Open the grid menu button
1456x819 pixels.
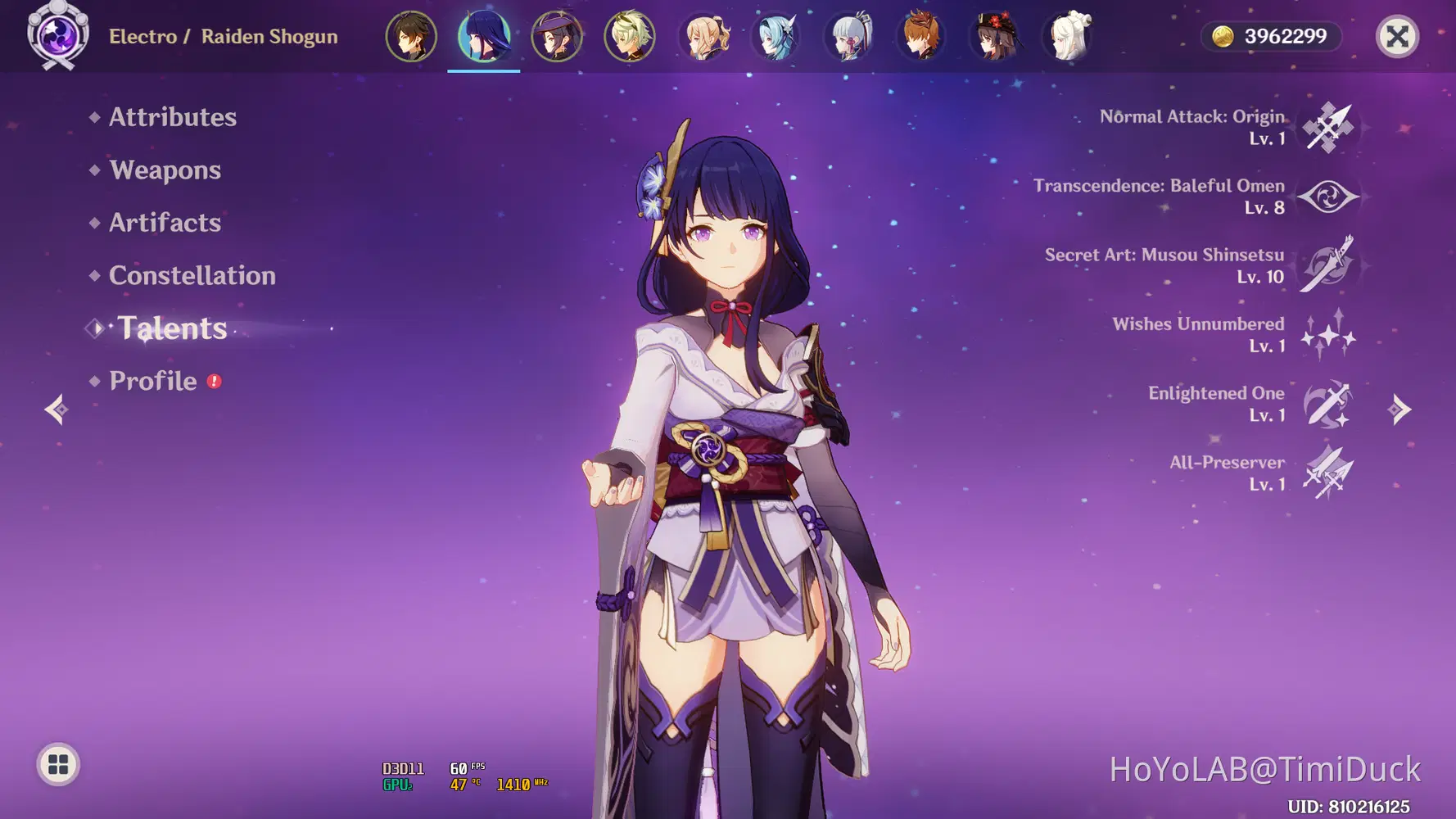point(58,765)
